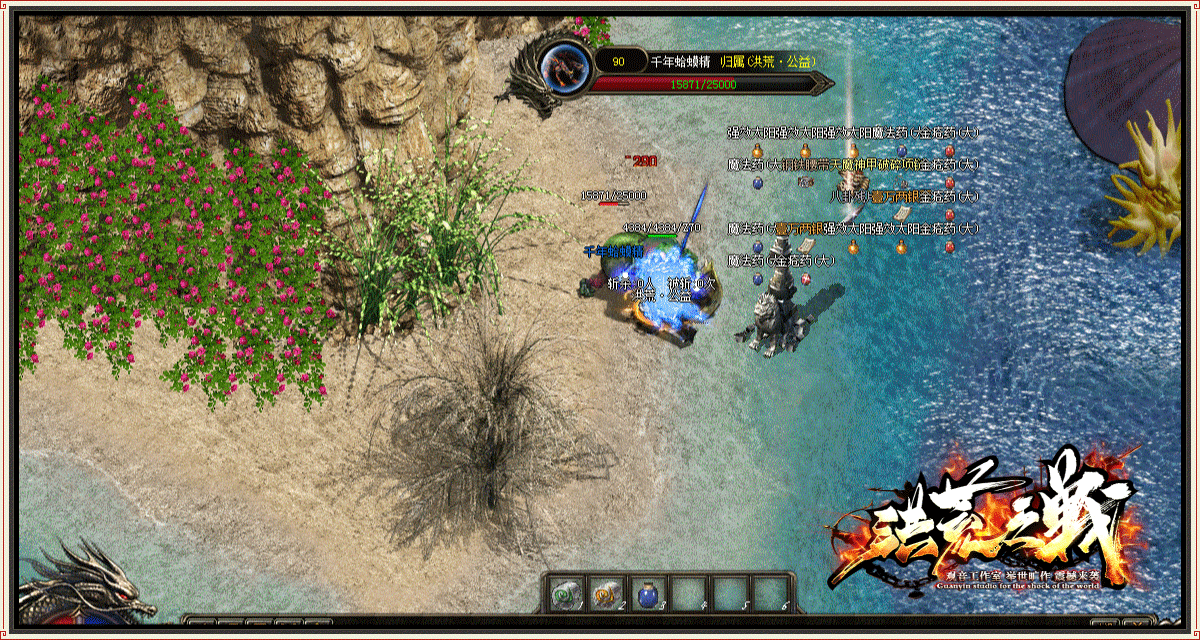Use the green swirl scroll in slot 1

(x=565, y=594)
